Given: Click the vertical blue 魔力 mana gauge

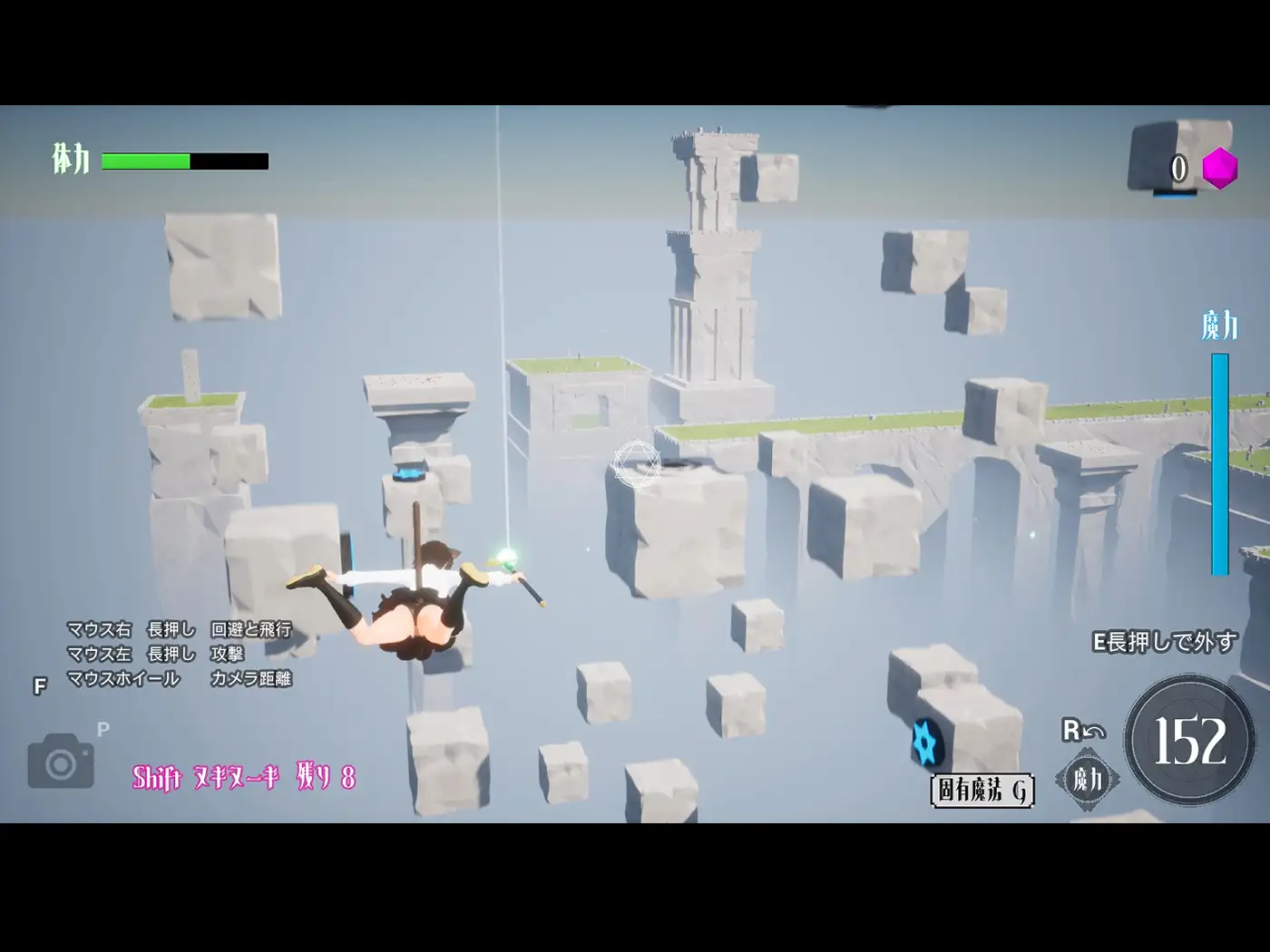Looking at the screenshot, I should [1217, 462].
